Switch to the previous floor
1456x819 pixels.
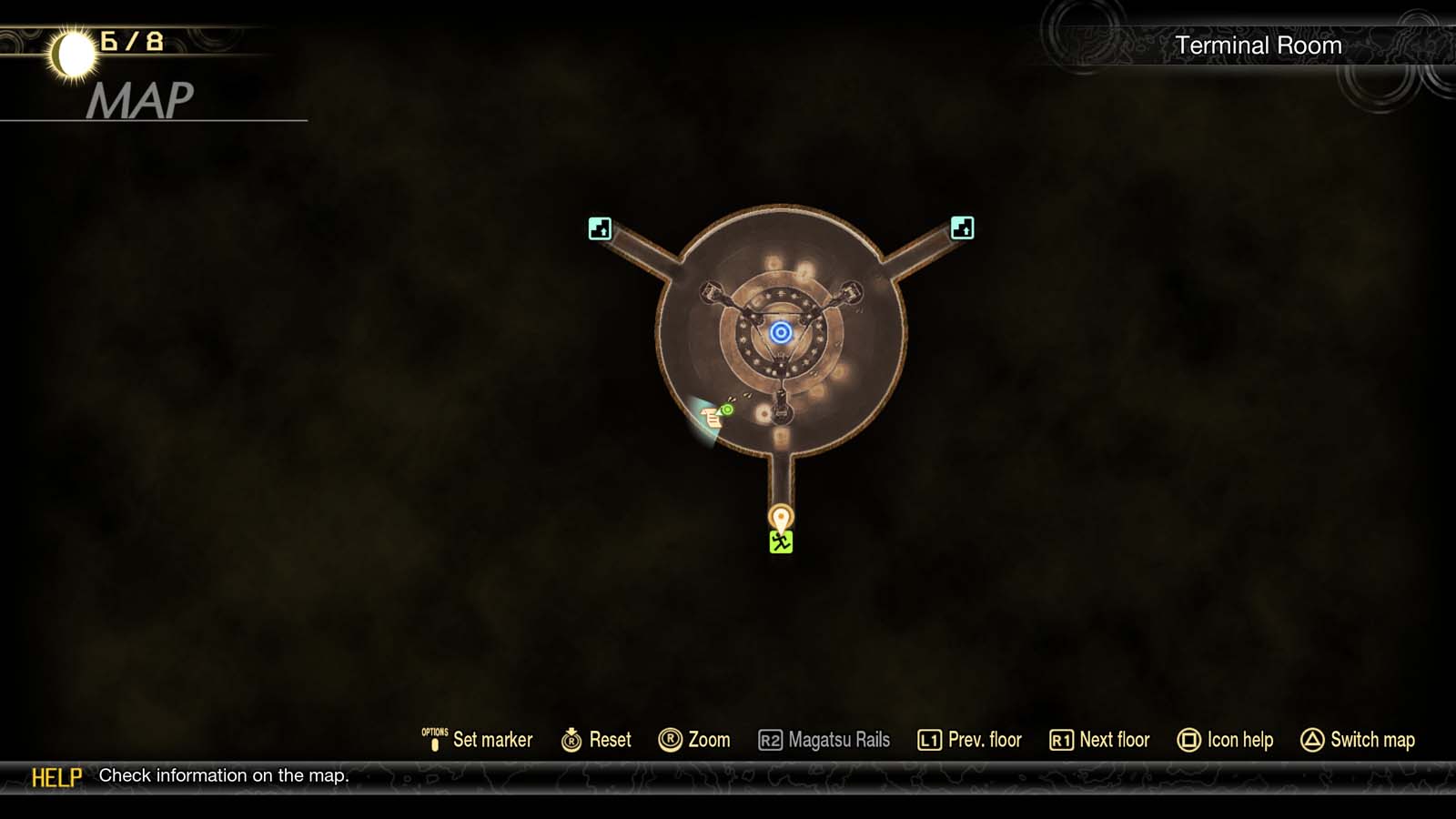[x=986, y=740]
